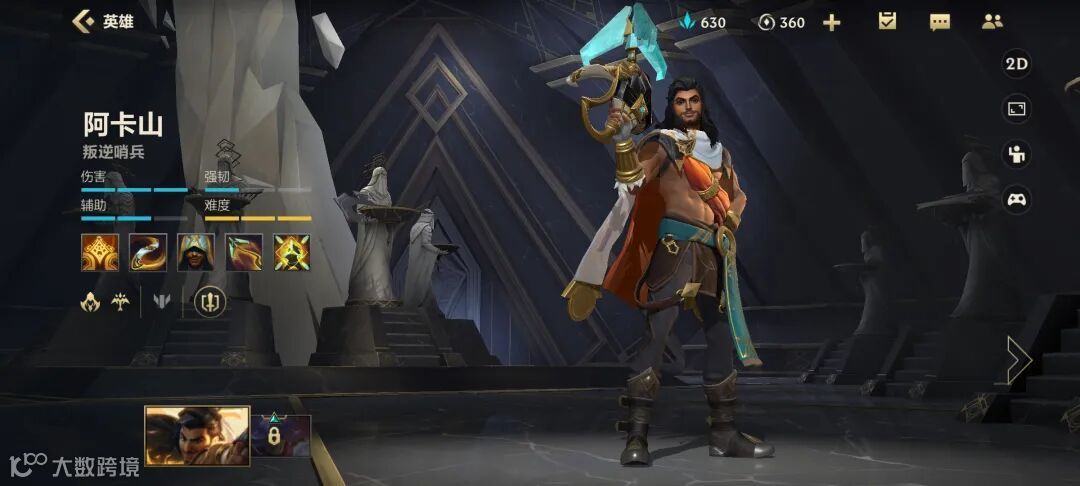Select the gamepad controller icon
The height and width of the screenshot is (486, 1080).
[x=1016, y=199]
